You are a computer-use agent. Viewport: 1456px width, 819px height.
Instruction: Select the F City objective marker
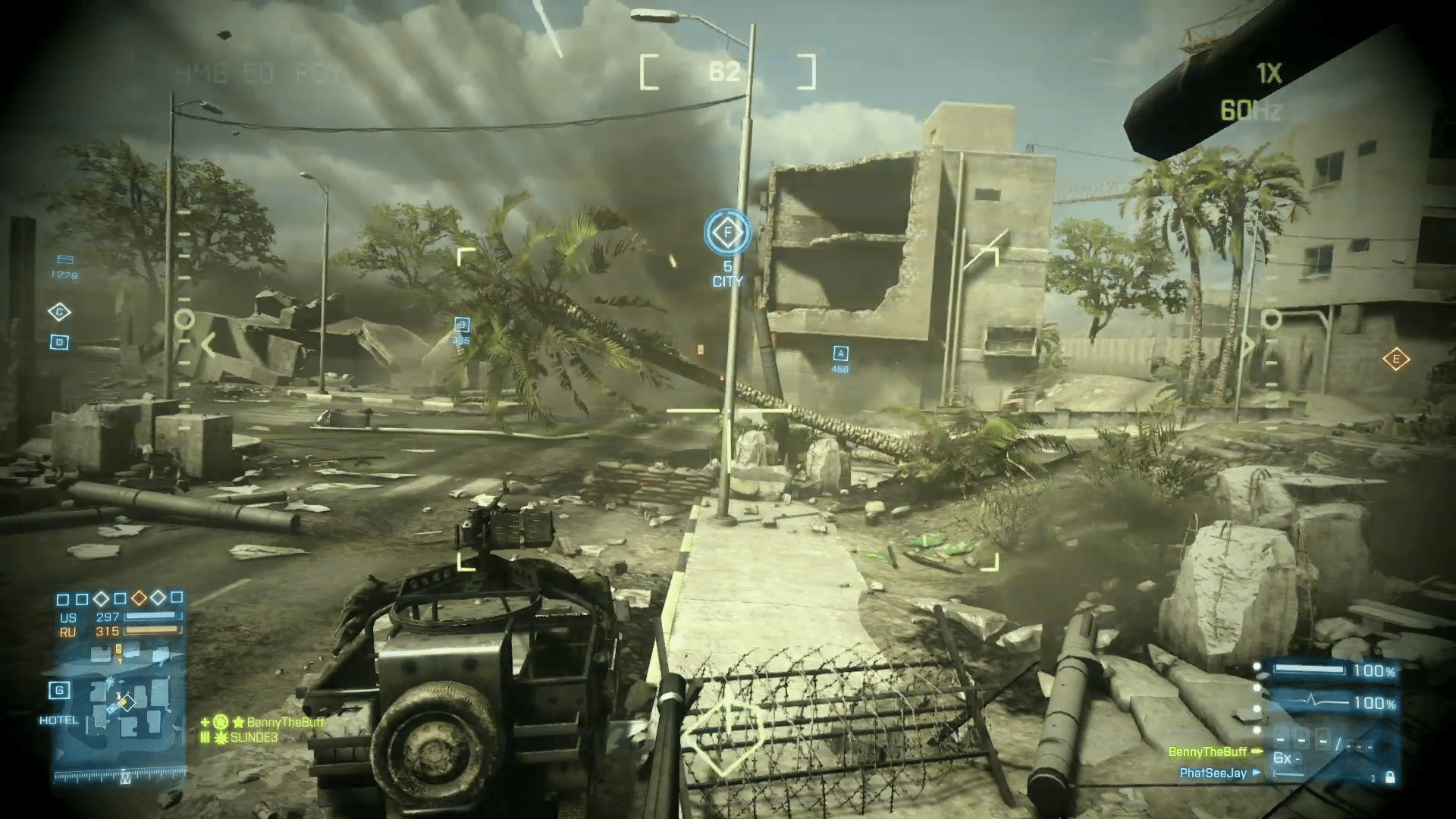pyautogui.click(x=727, y=233)
